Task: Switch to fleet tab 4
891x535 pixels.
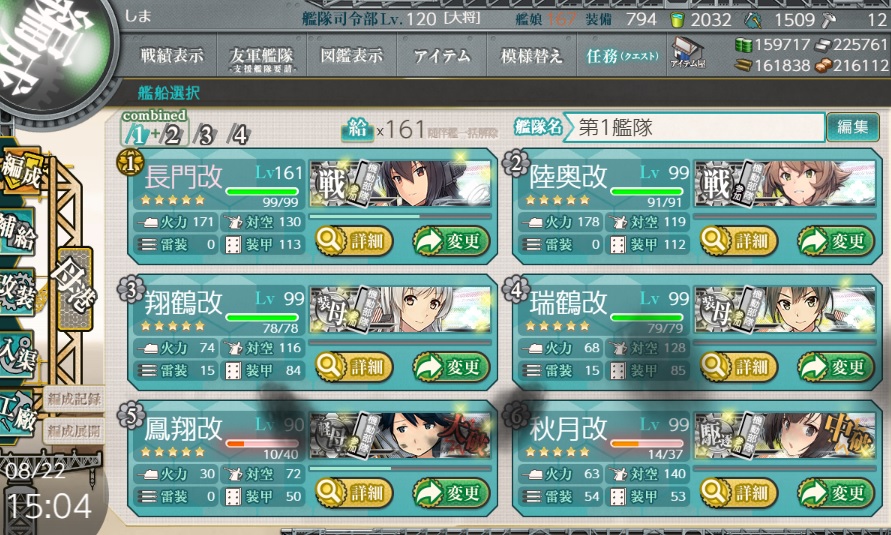Action: pyautogui.click(x=238, y=136)
